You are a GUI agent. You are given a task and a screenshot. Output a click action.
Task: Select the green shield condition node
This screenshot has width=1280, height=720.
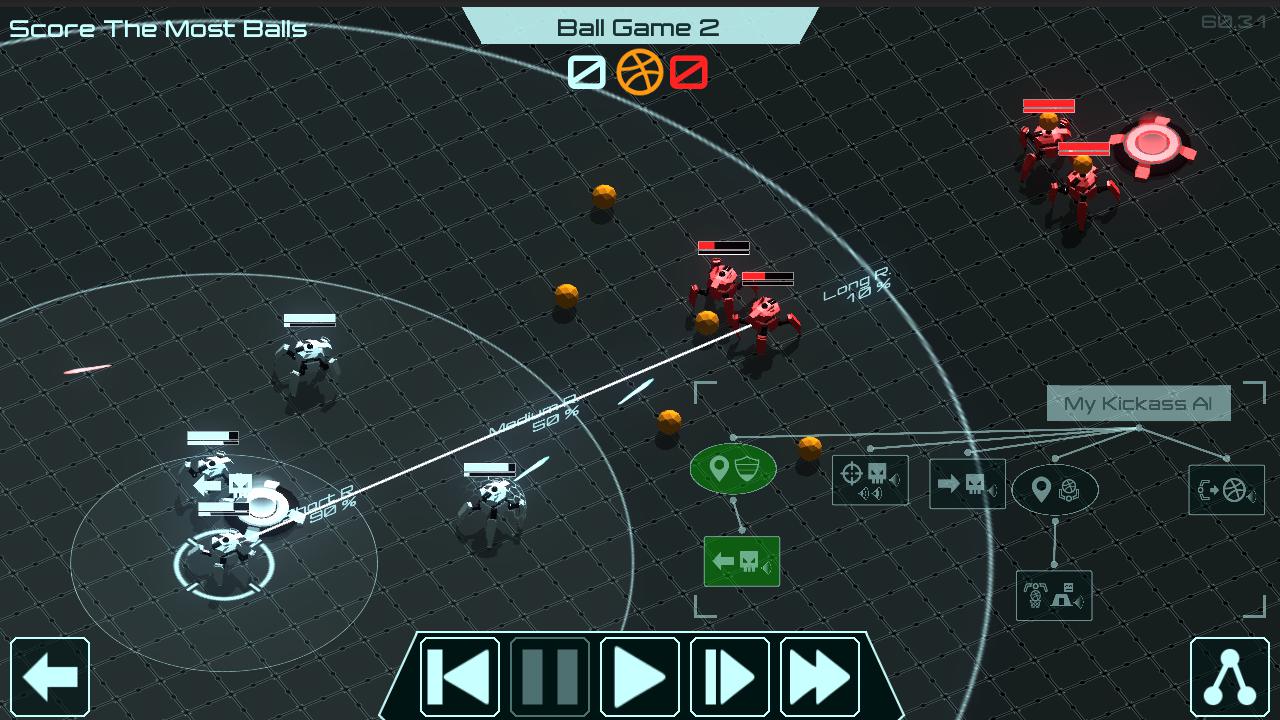click(x=733, y=467)
